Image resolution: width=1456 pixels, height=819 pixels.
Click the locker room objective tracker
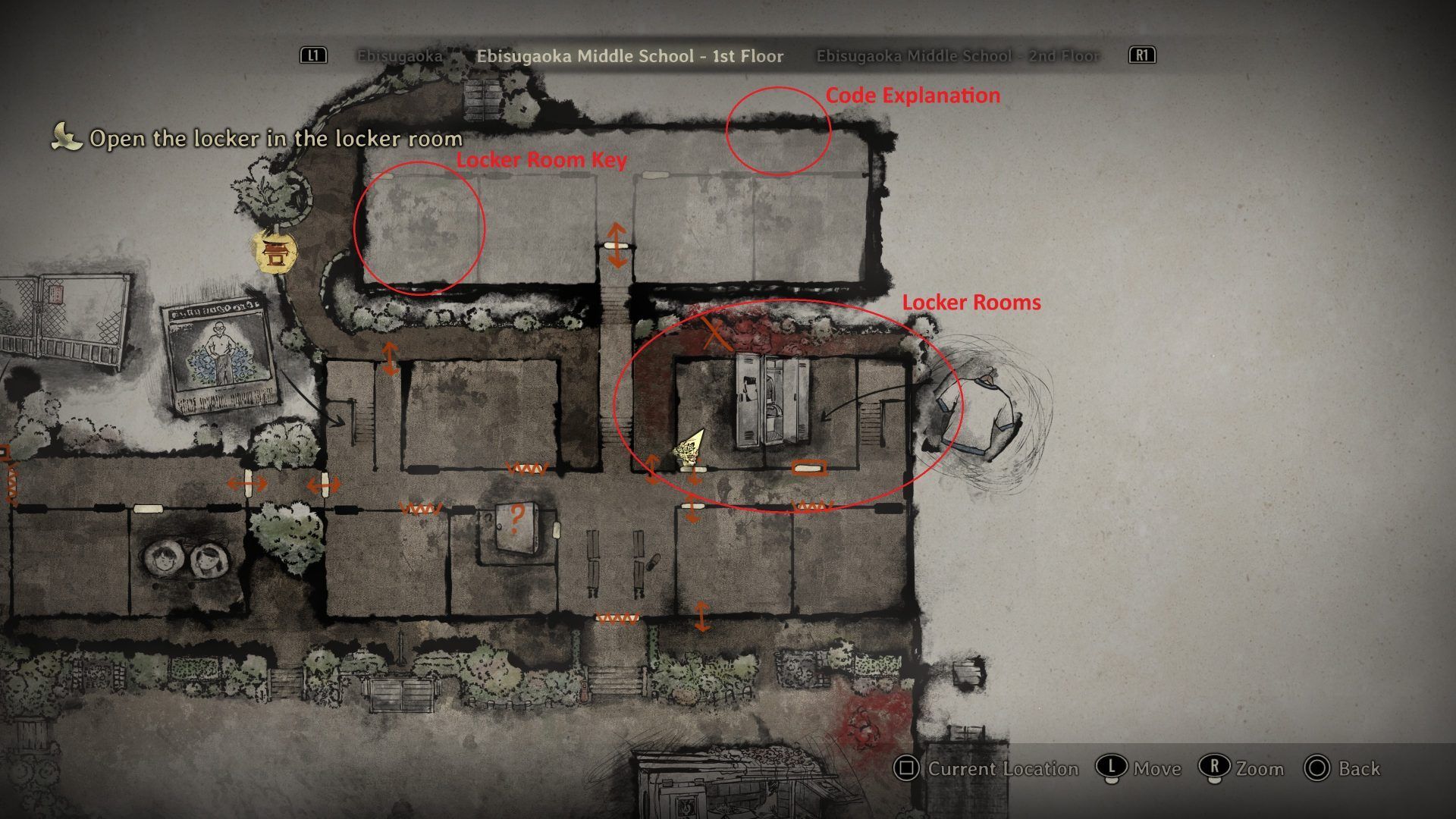(x=276, y=139)
